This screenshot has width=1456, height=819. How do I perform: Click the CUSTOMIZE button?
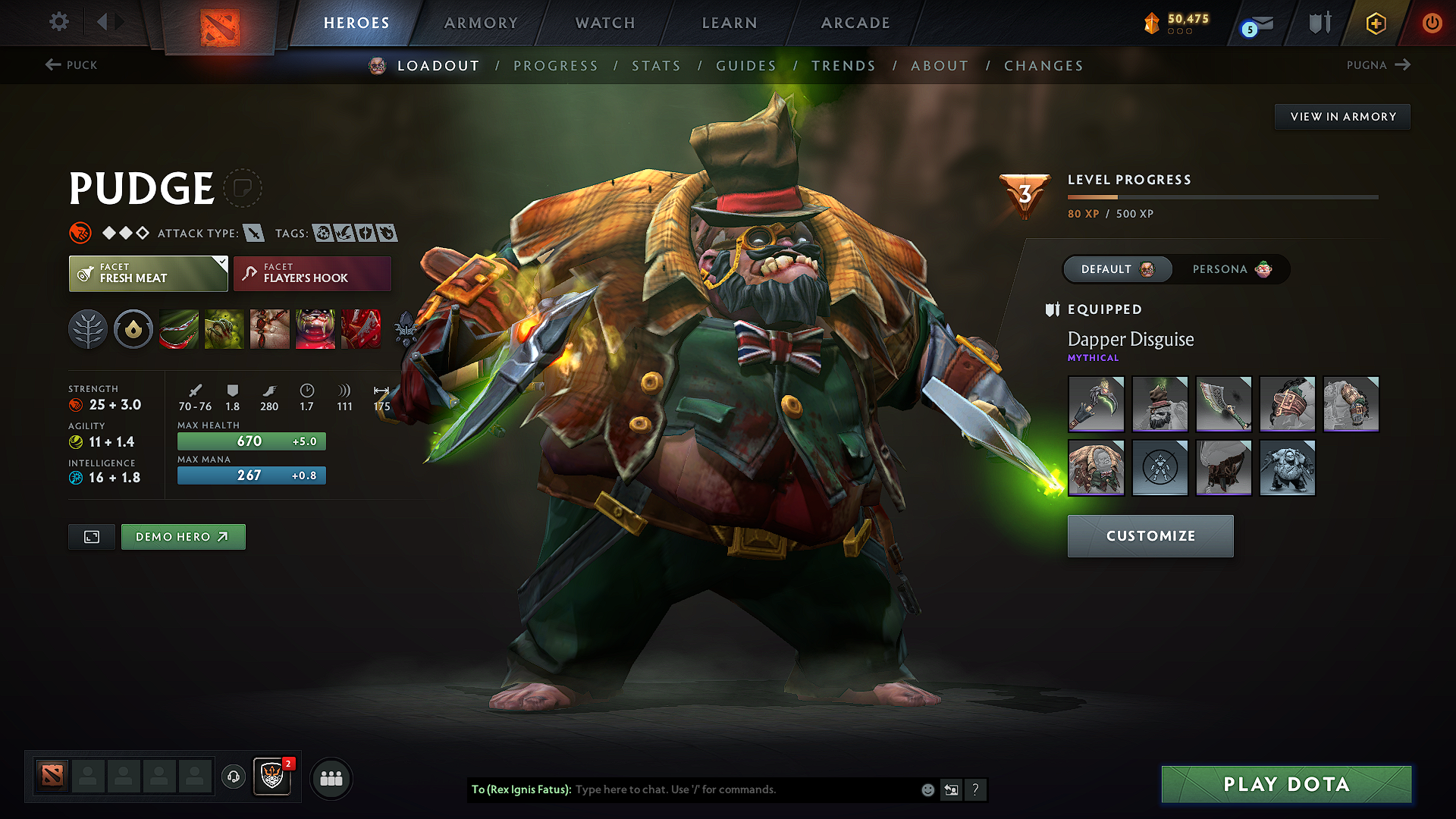pos(1150,535)
